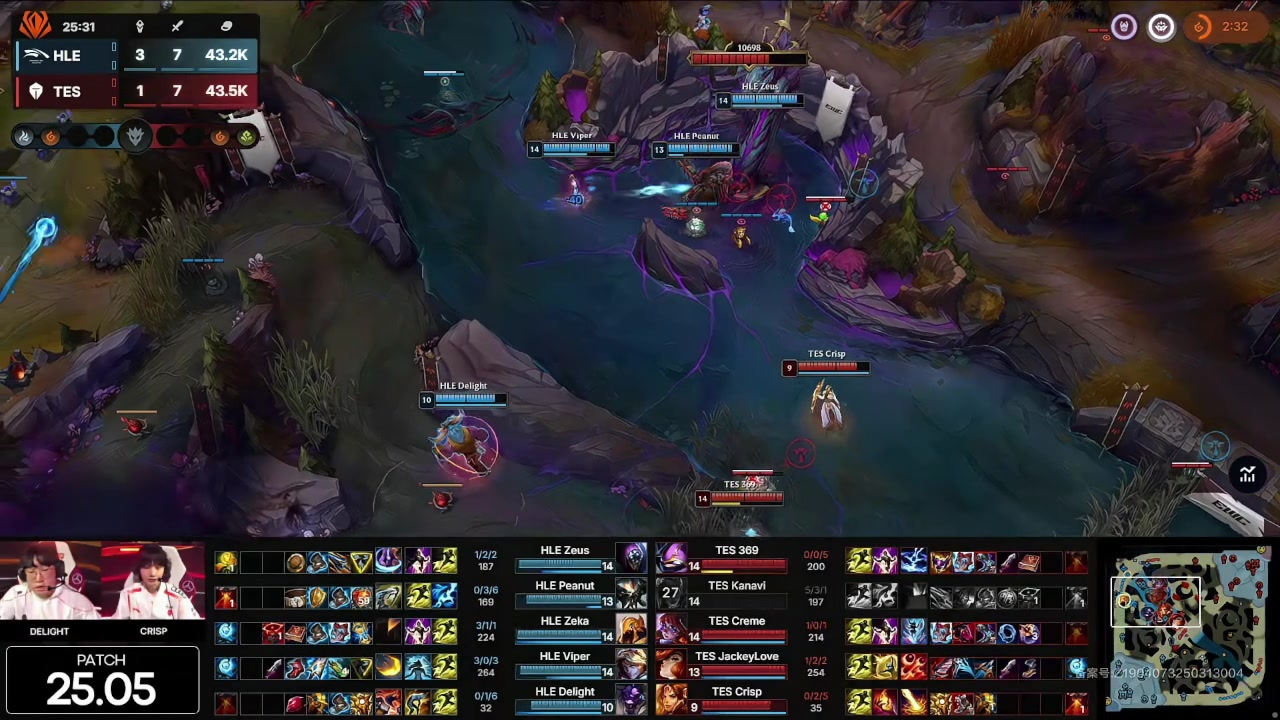
Task: Choose TES Kanavi's greyed-out dead portrait
Action: pos(671,594)
